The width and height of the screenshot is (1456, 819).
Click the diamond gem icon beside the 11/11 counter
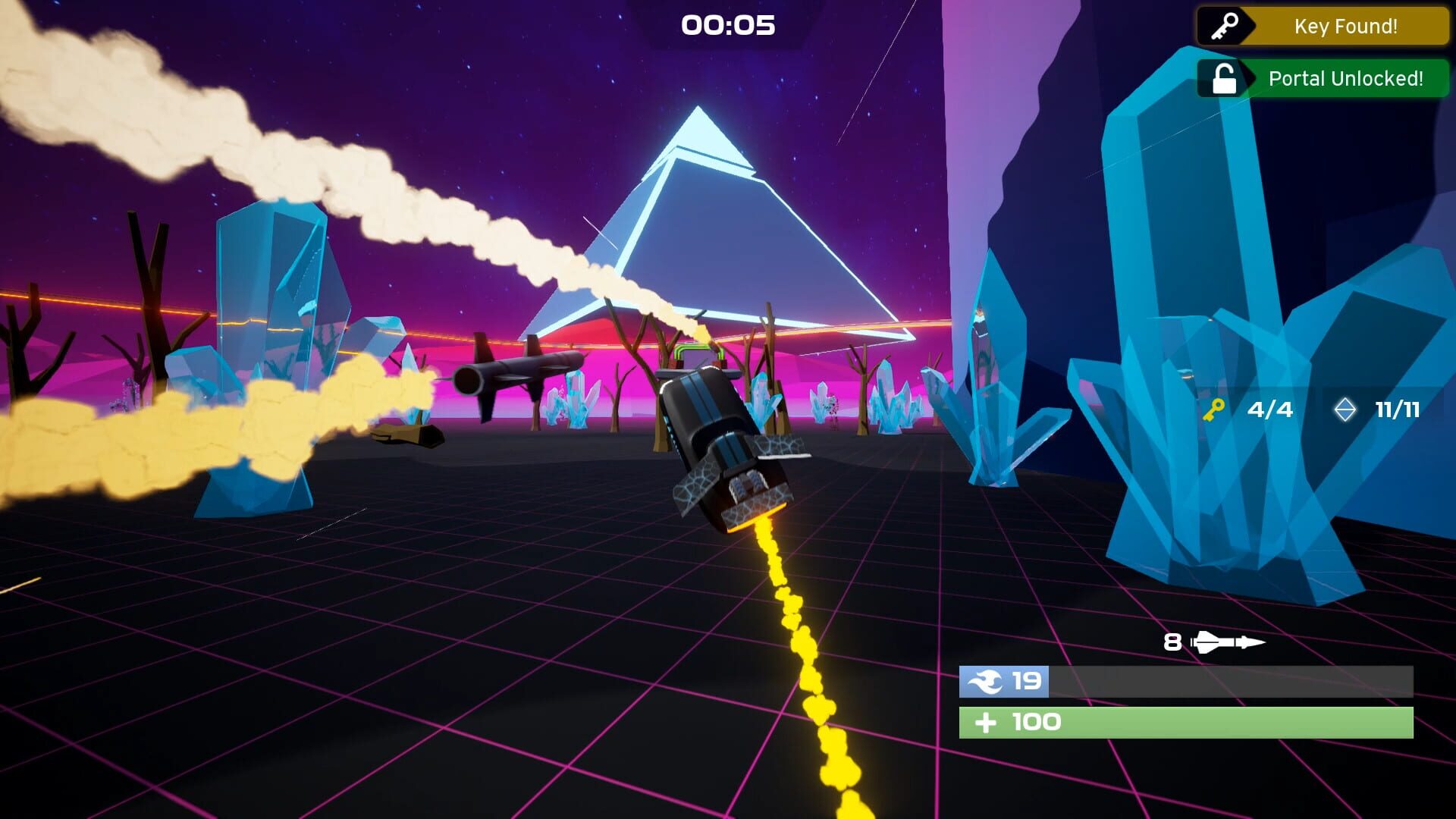(x=1347, y=409)
